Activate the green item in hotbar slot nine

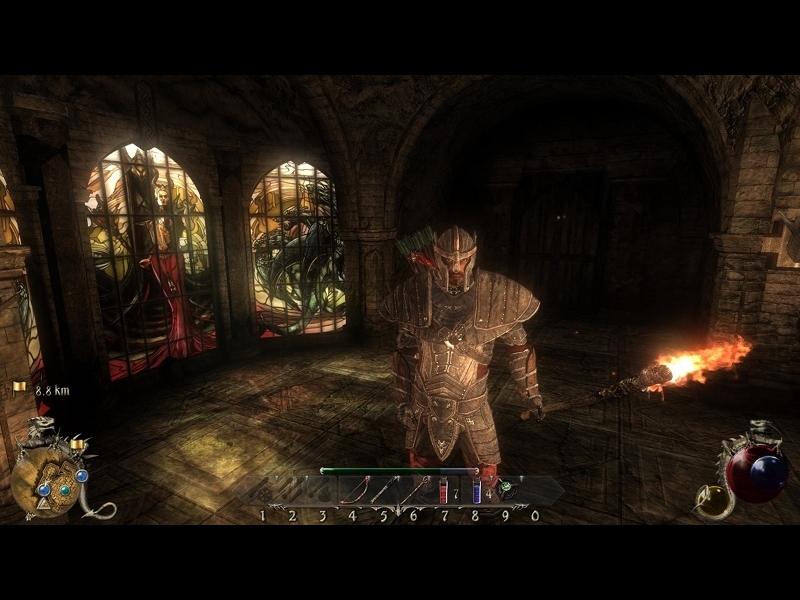(507, 491)
